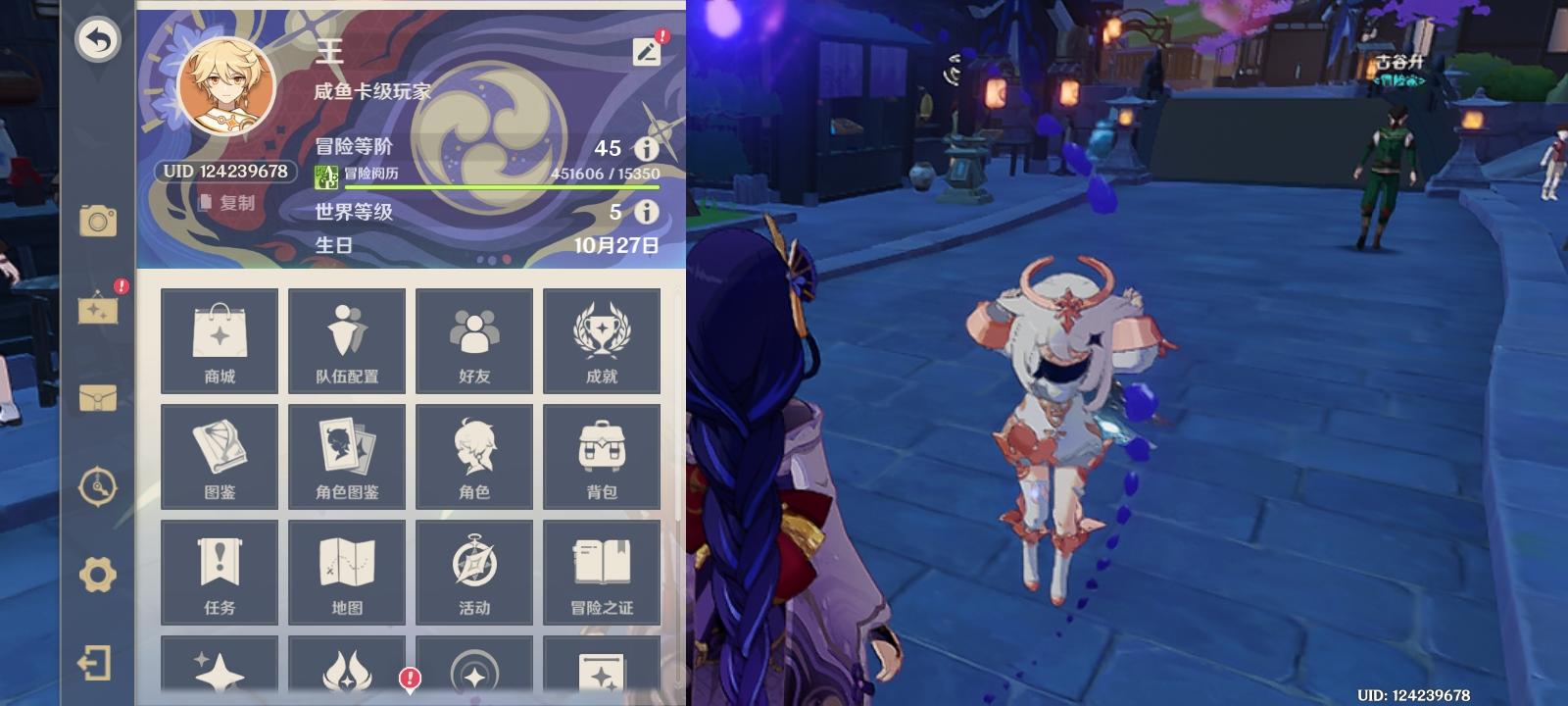
Task: Open the 活动 Events screen
Action: pos(474,572)
